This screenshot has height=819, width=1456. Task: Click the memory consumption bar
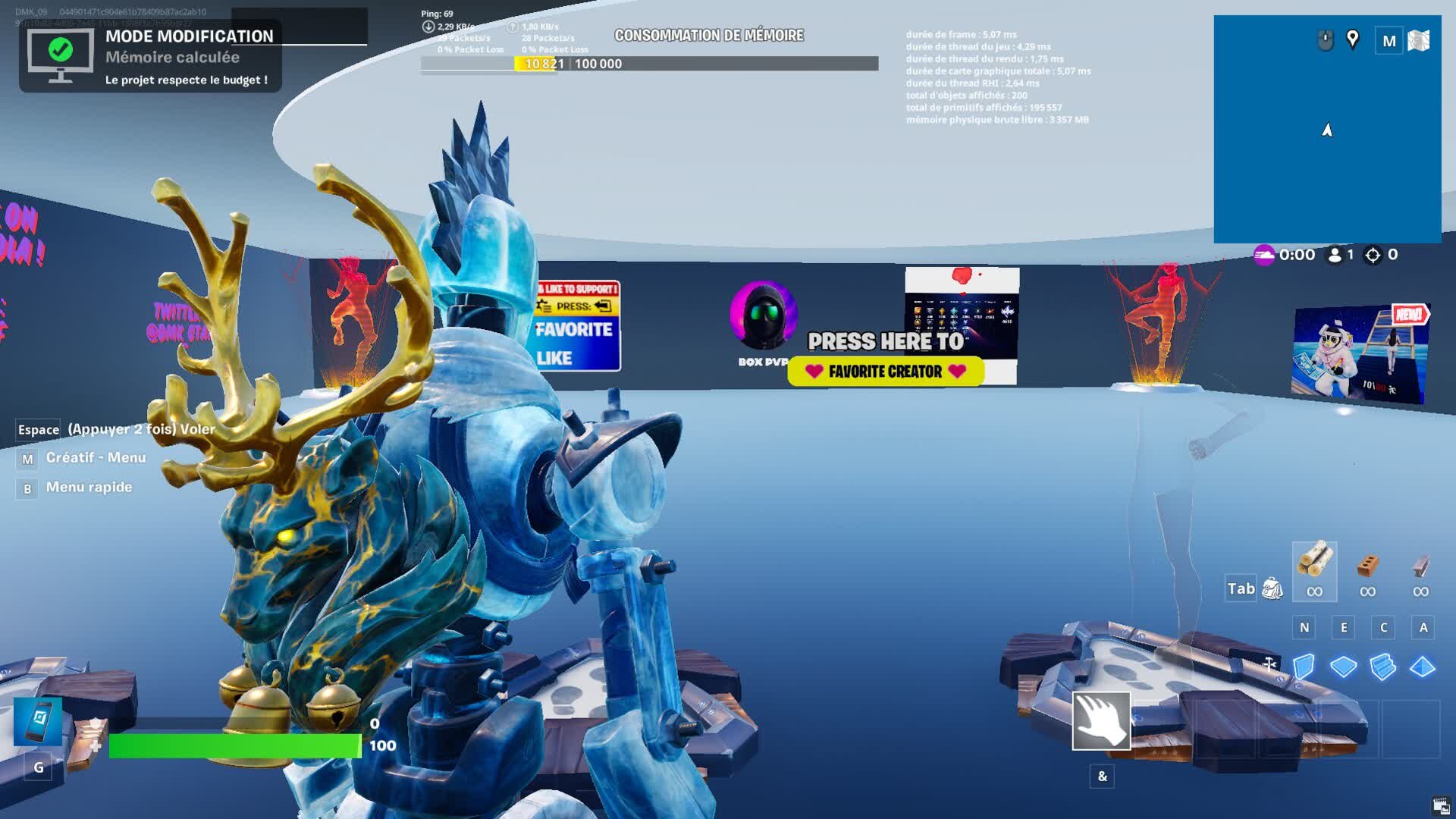point(649,64)
